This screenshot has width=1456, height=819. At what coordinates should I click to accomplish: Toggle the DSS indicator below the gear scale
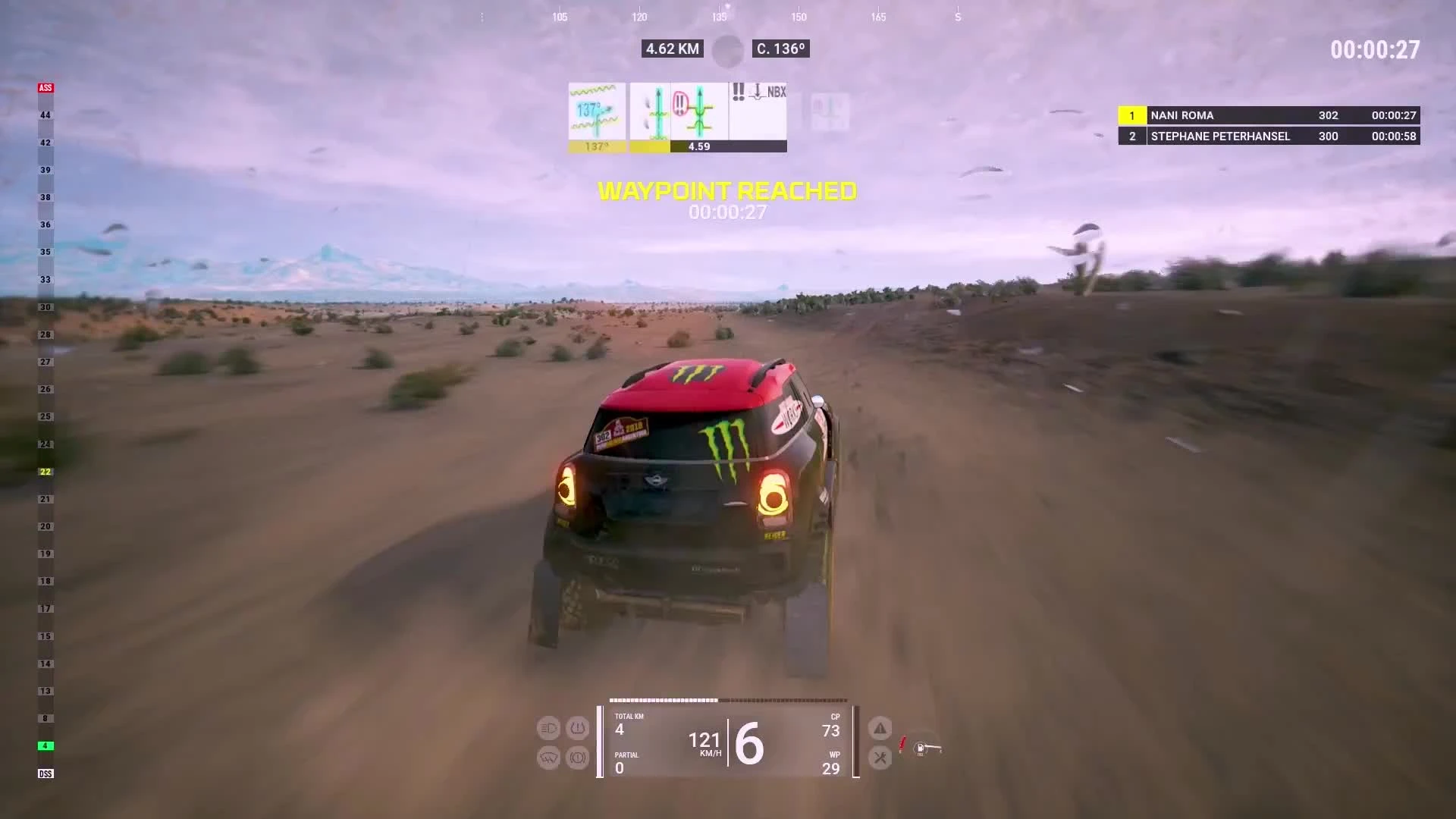point(45,773)
